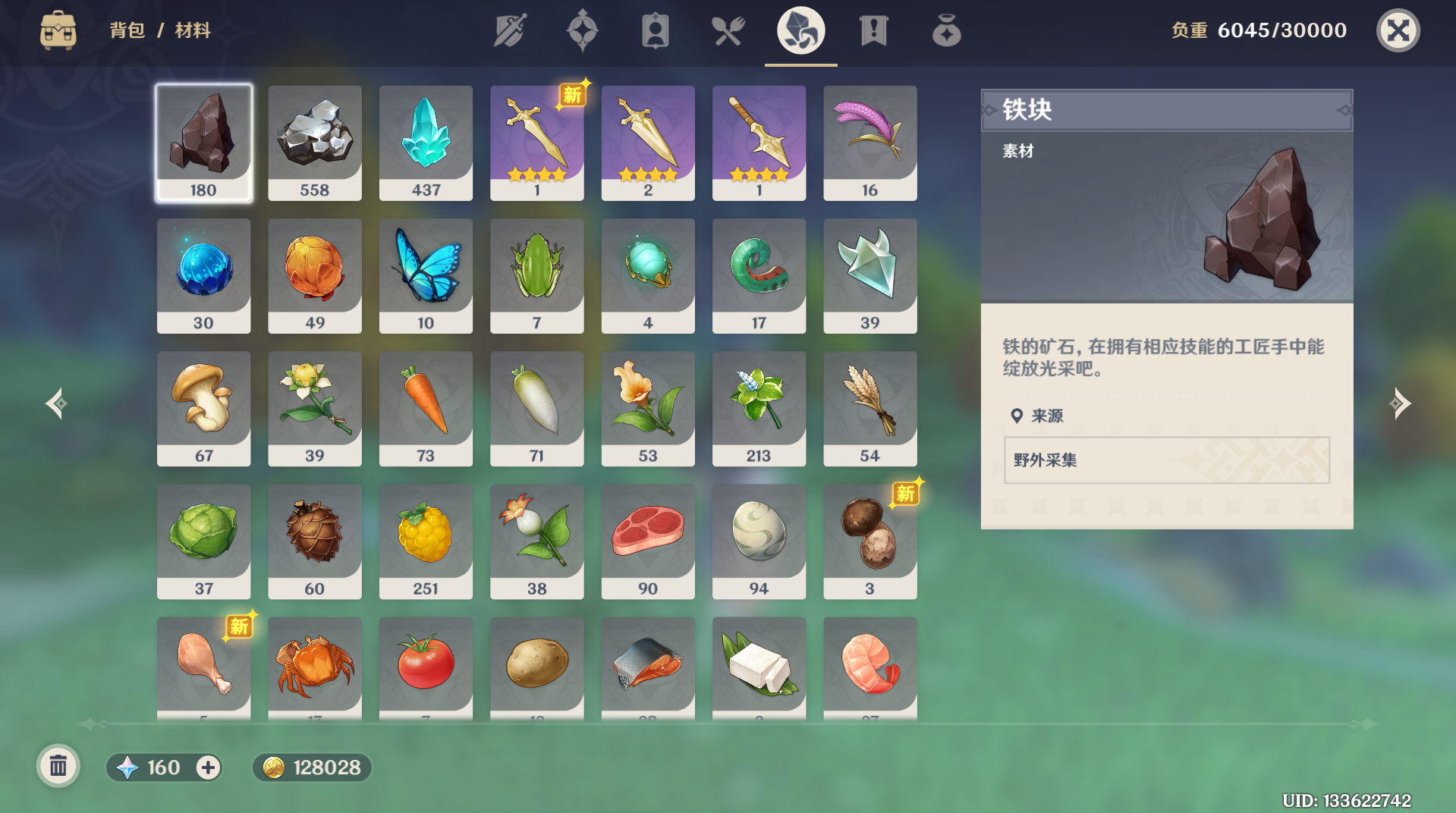Viewport: 1456px width, 813px height.
Task: Click the tomato item slot
Action: 426,667
